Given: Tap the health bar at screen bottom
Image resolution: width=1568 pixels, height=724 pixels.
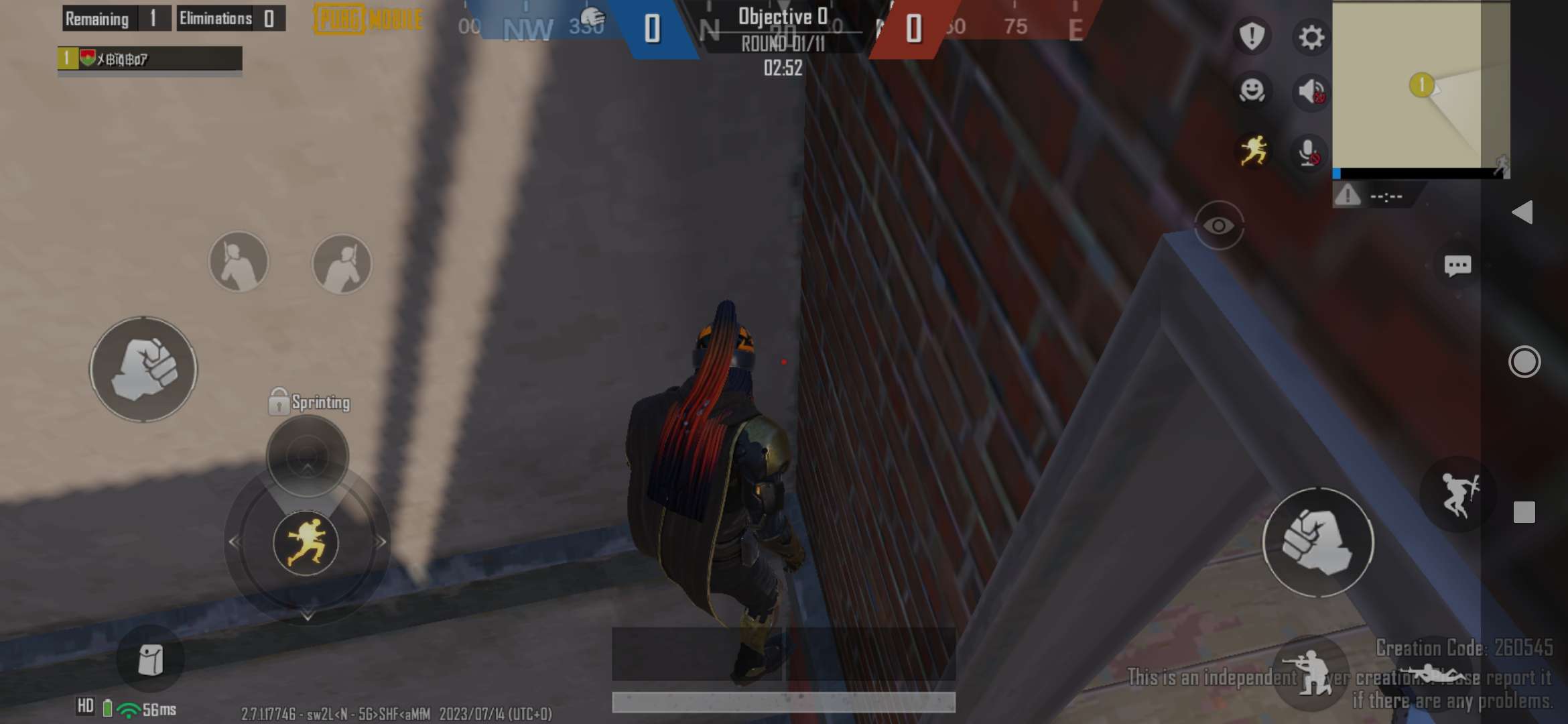Looking at the screenshot, I should coord(783,702).
